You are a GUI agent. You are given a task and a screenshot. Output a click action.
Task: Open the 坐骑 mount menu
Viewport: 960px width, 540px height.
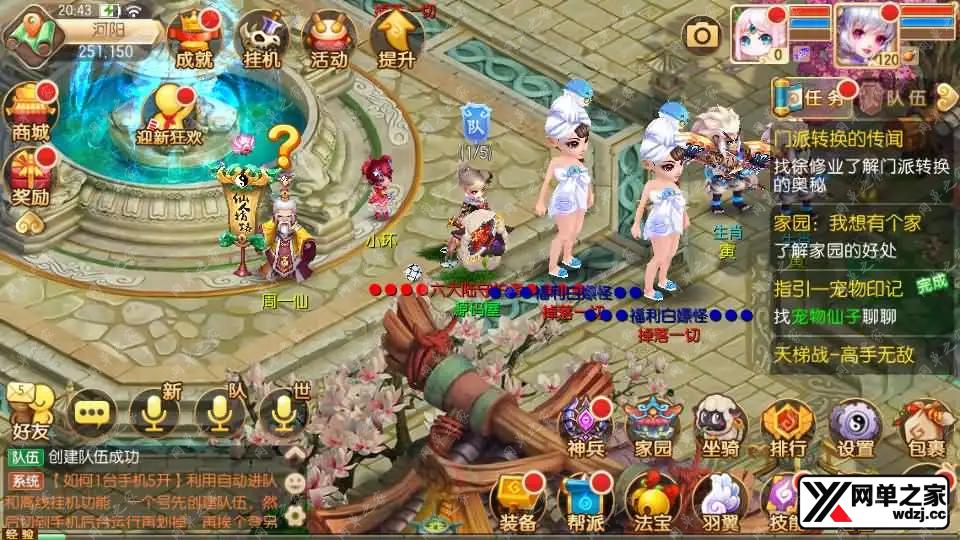pos(721,425)
